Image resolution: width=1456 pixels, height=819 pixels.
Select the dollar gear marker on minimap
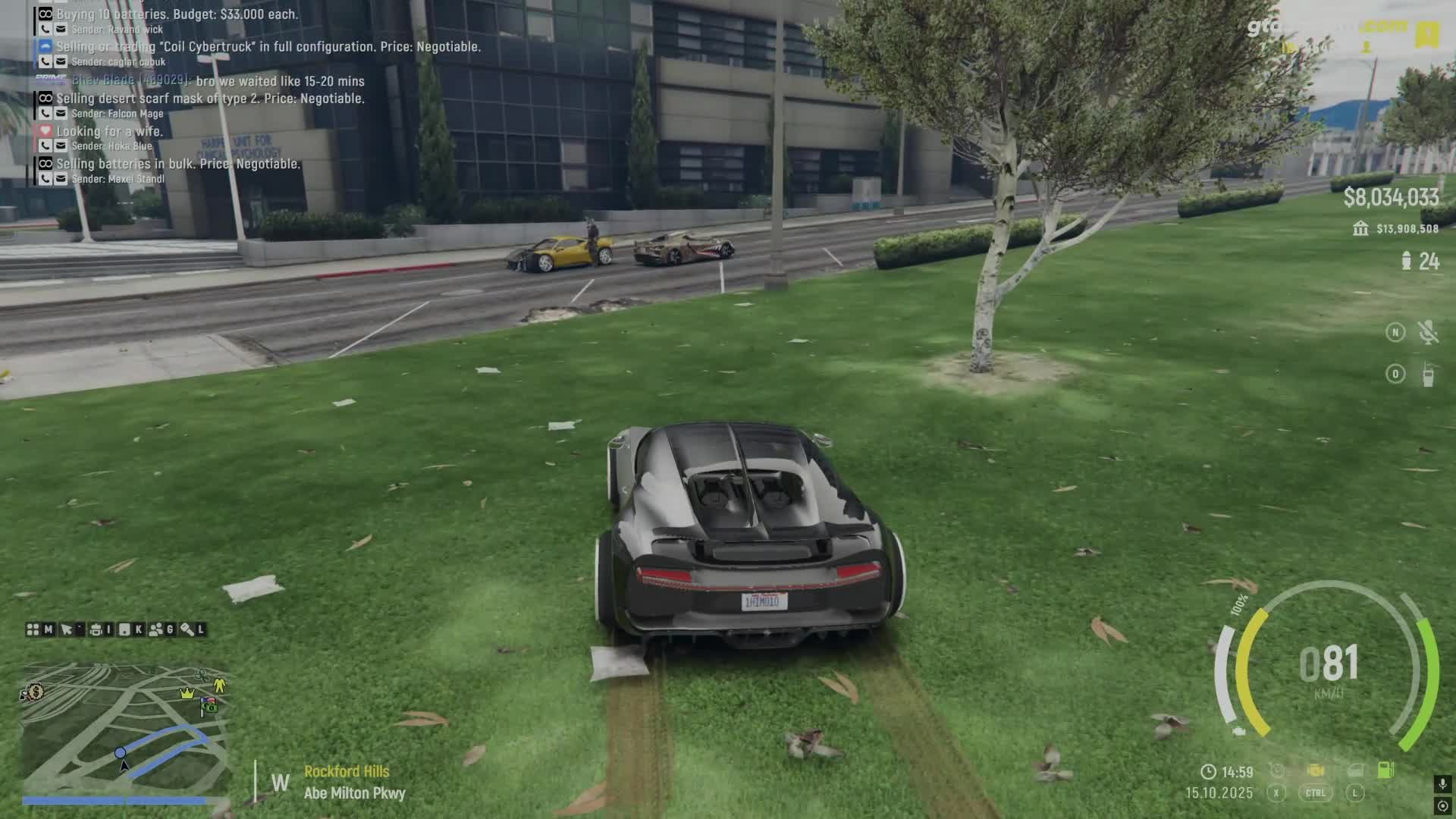33,692
